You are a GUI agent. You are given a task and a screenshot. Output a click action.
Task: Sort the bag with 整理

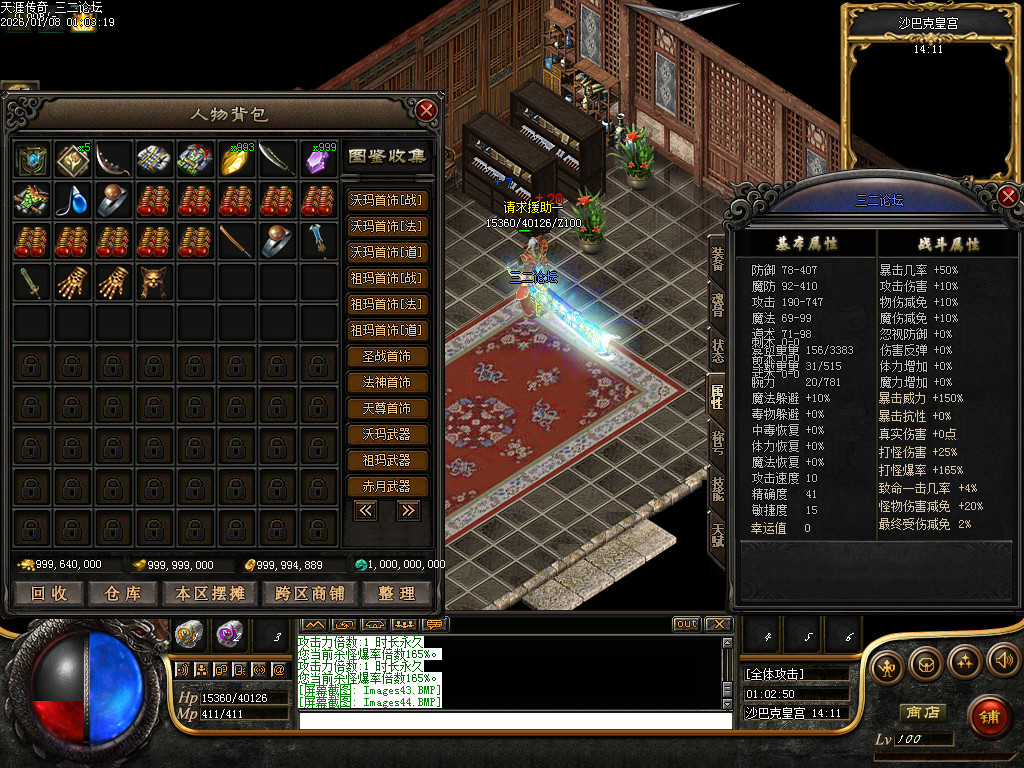[x=396, y=593]
